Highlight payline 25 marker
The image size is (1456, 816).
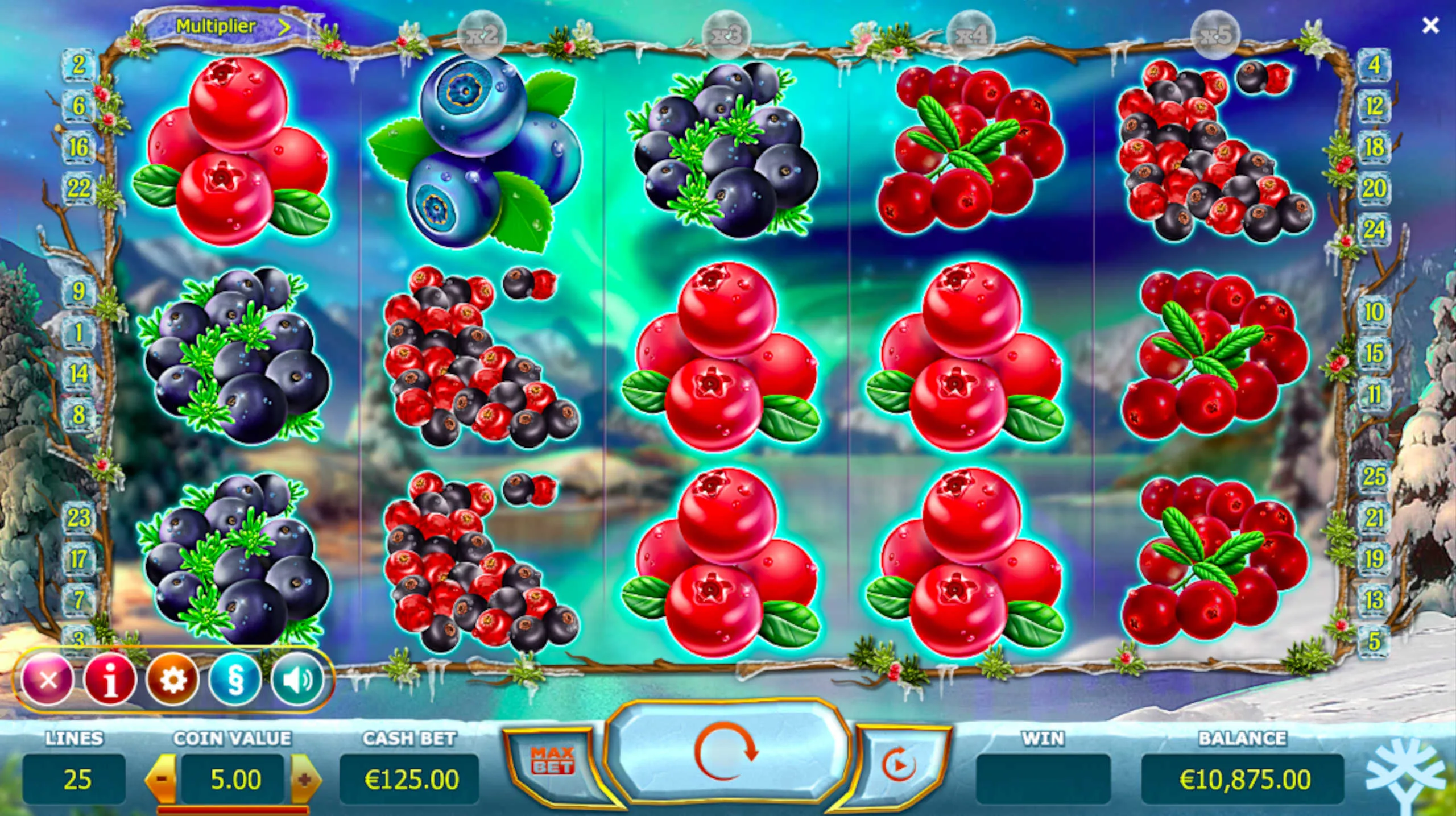1374,477
